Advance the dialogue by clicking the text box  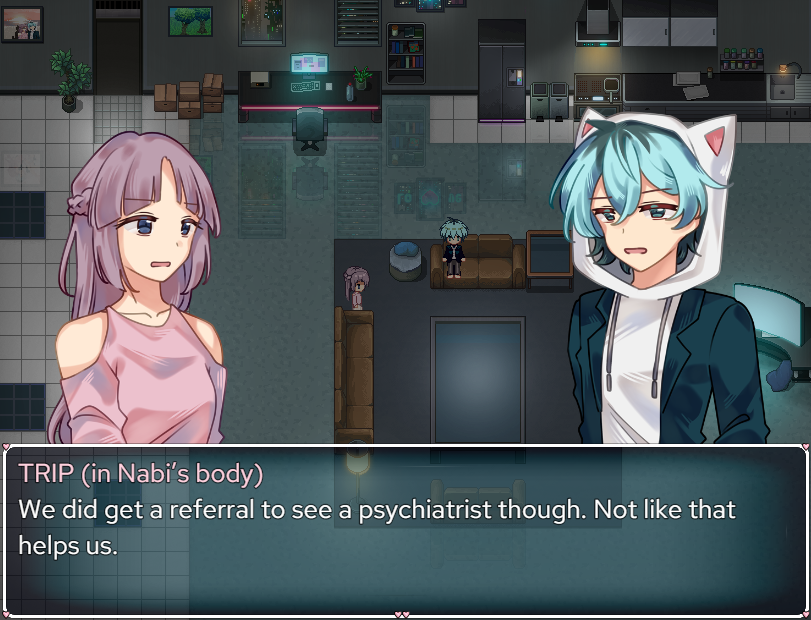[x=405, y=530]
